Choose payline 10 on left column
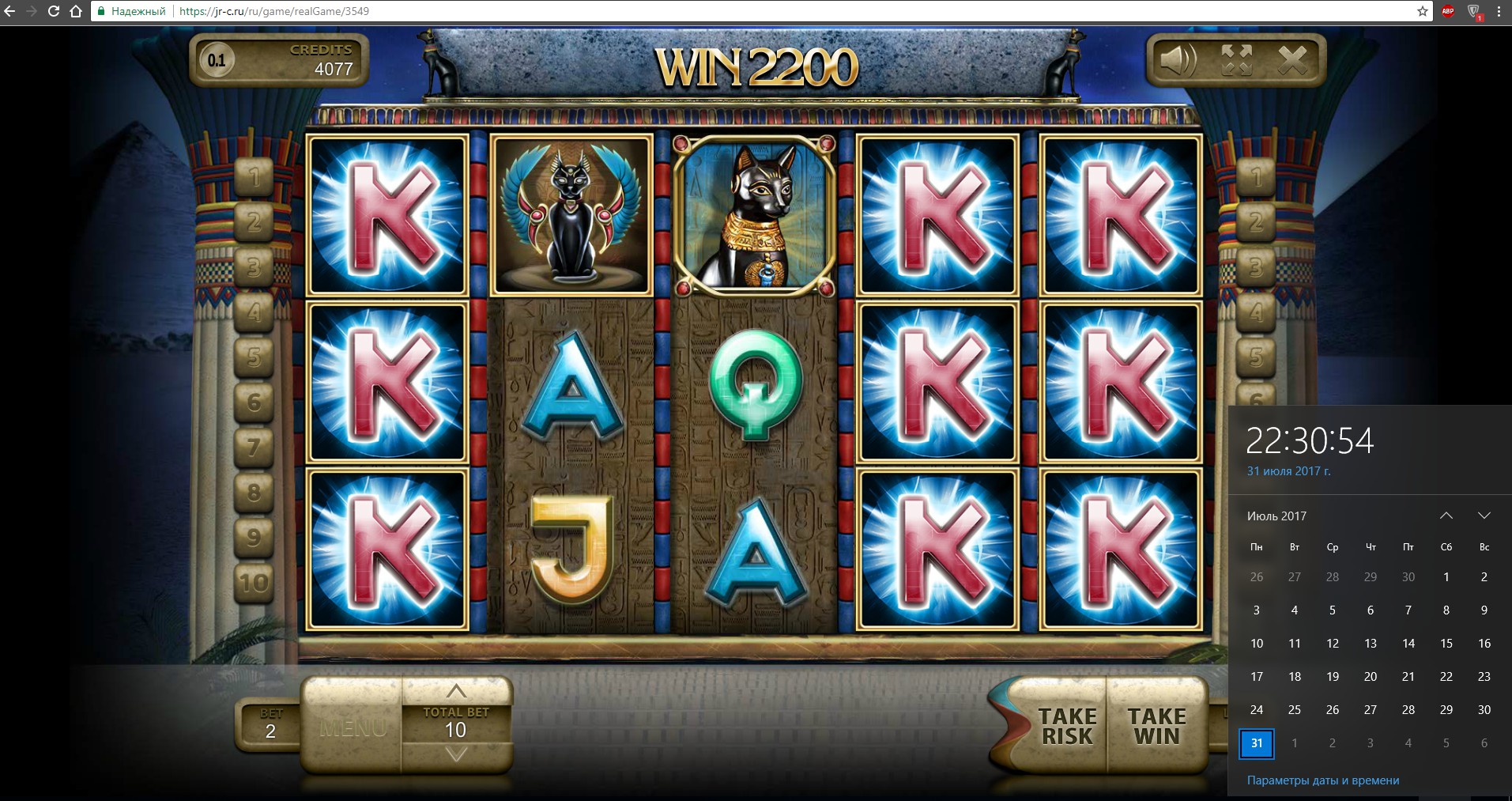The height and width of the screenshot is (801, 1512). click(x=254, y=584)
